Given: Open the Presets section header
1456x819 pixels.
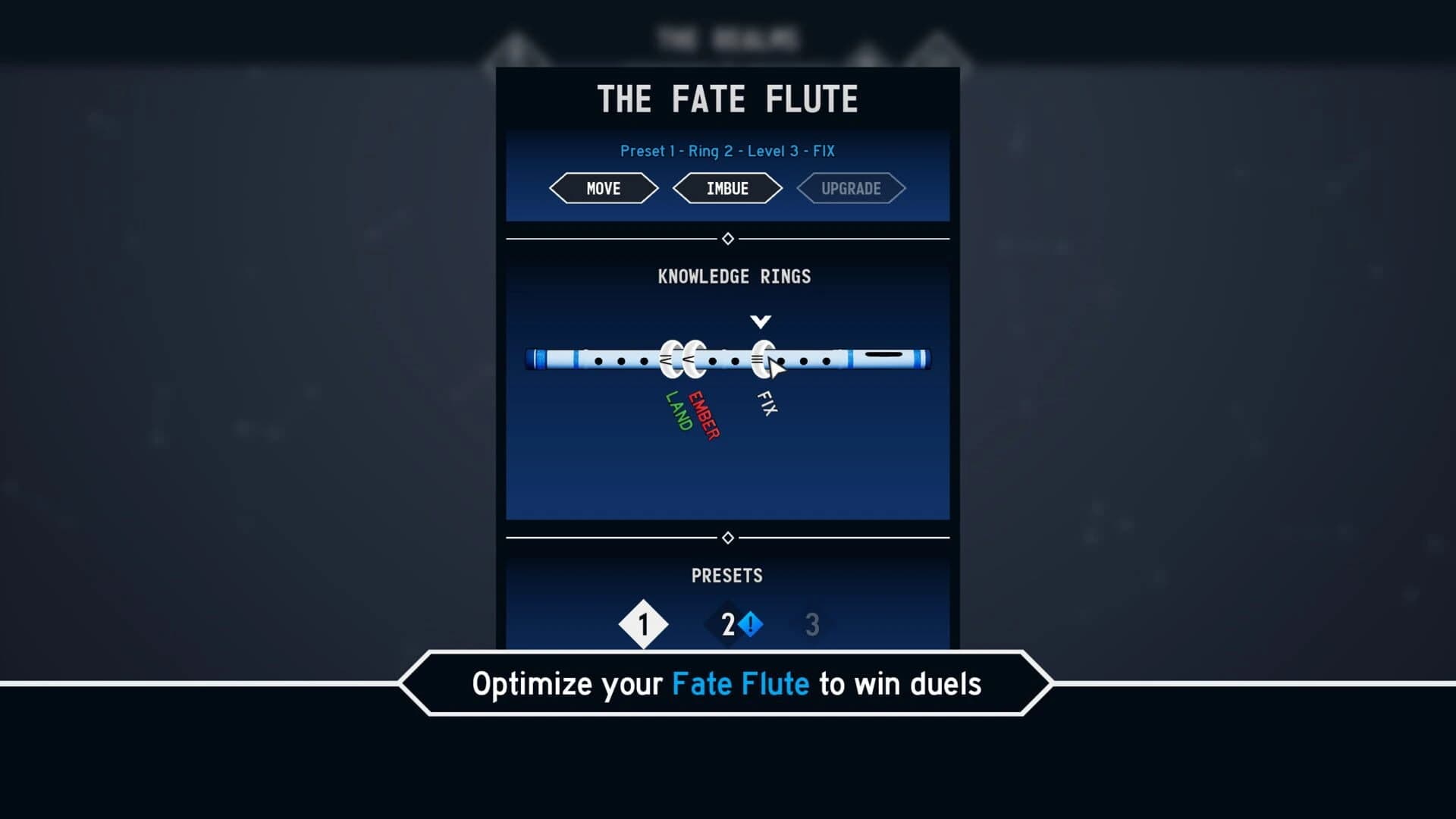Looking at the screenshot, I should pos(727,576).
